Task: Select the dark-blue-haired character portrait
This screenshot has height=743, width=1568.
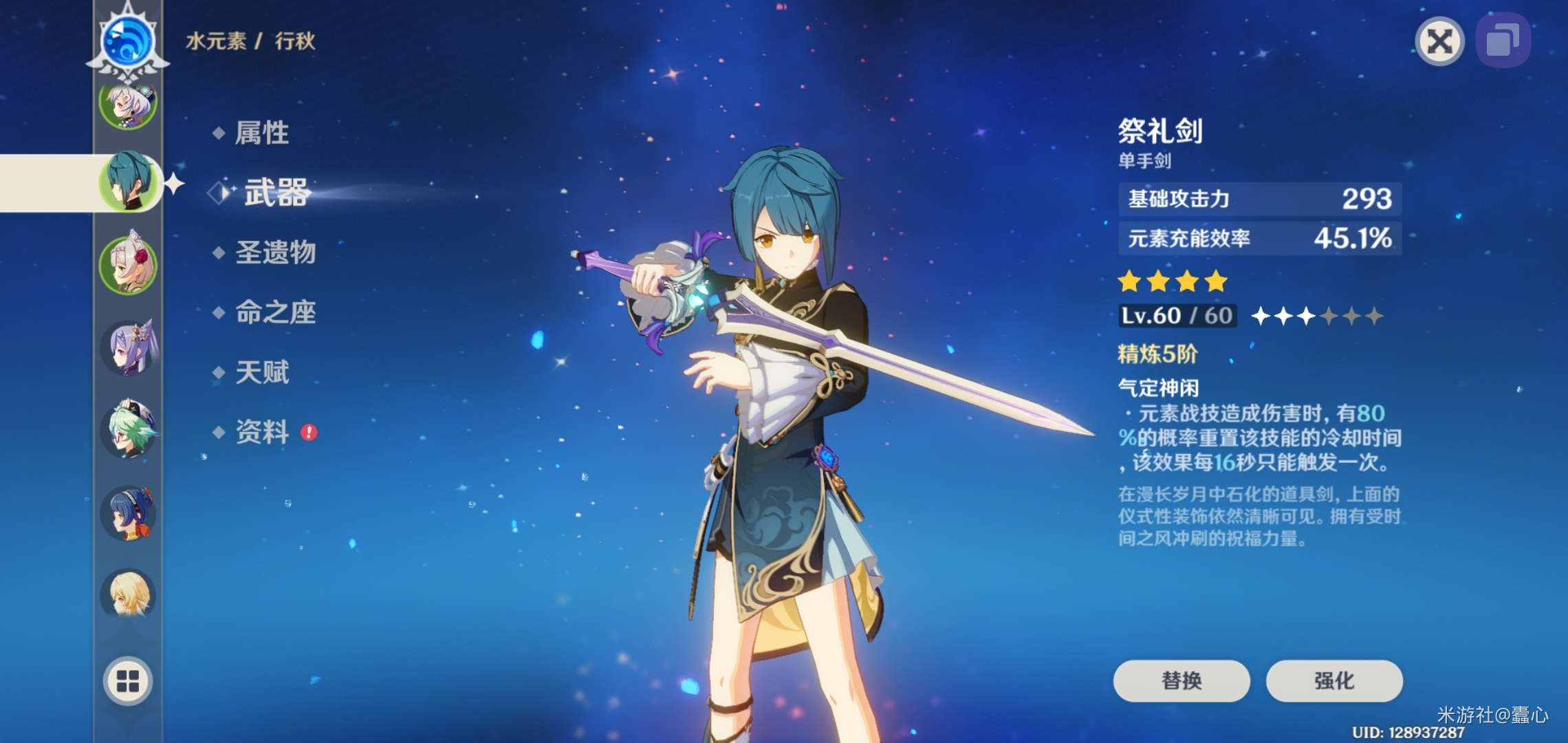Action: coord(129,513)
